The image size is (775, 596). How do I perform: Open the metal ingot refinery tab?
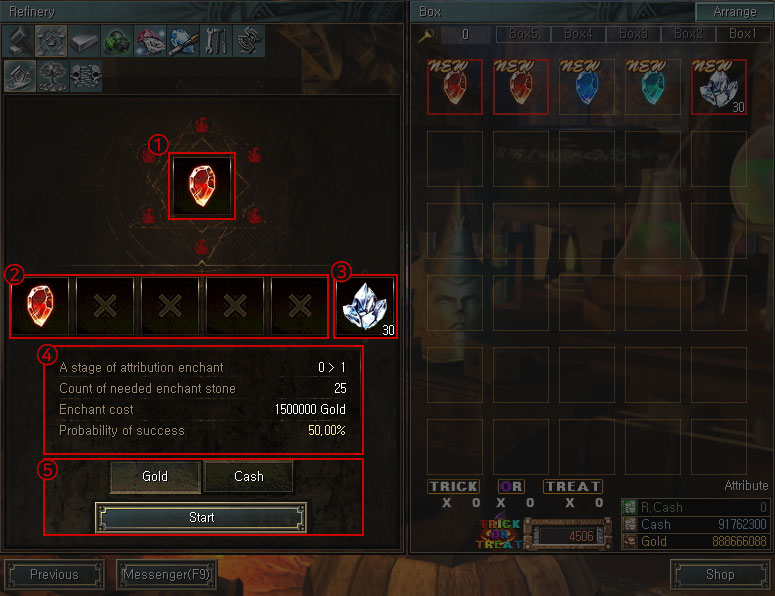point(83,41)
